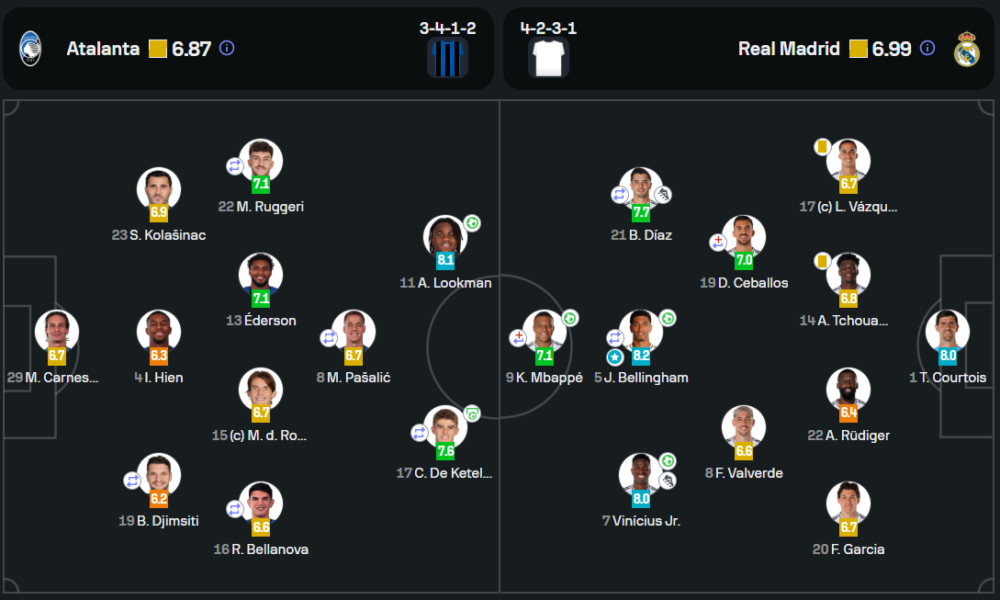Open A. Rüdiger's player details
Viewport: 1000px width, 600px height.
tap(848, 391)
